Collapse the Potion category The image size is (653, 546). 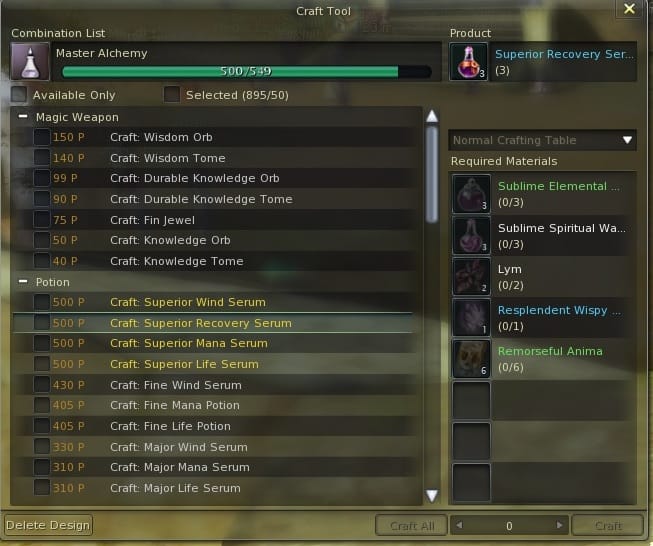tap(22, 282)
